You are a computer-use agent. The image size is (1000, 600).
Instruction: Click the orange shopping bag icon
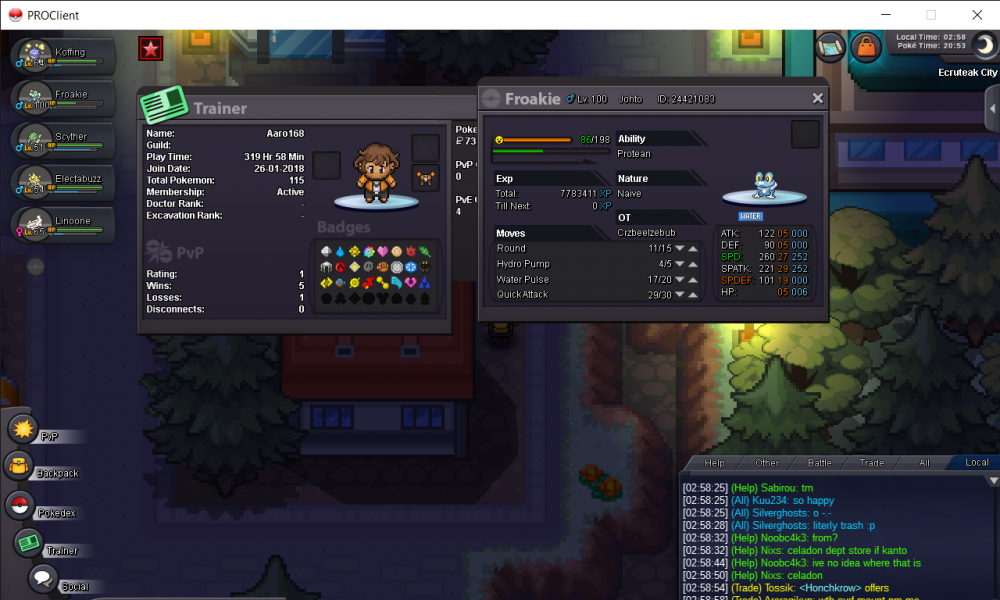click(x=864, y=46)
